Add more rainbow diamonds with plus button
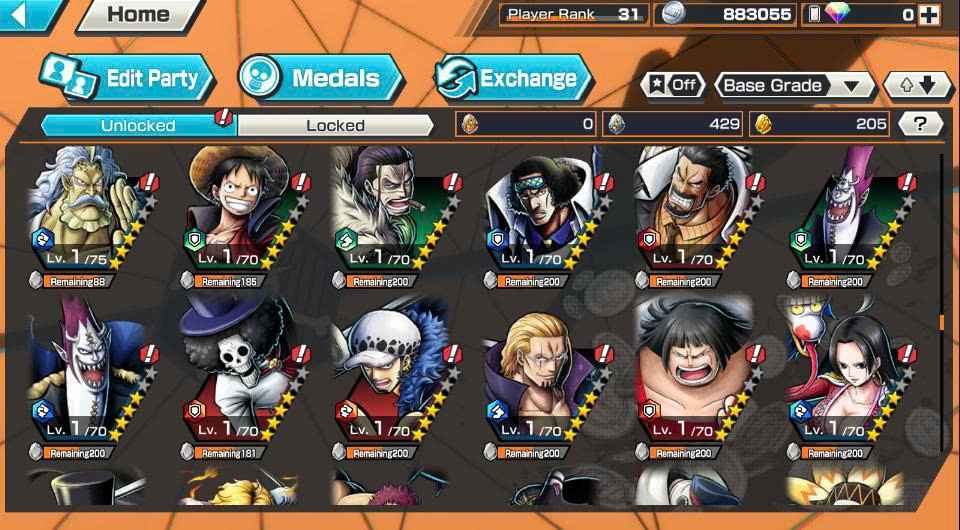This screenshot has width=960, height=530. tap(929, 14)
